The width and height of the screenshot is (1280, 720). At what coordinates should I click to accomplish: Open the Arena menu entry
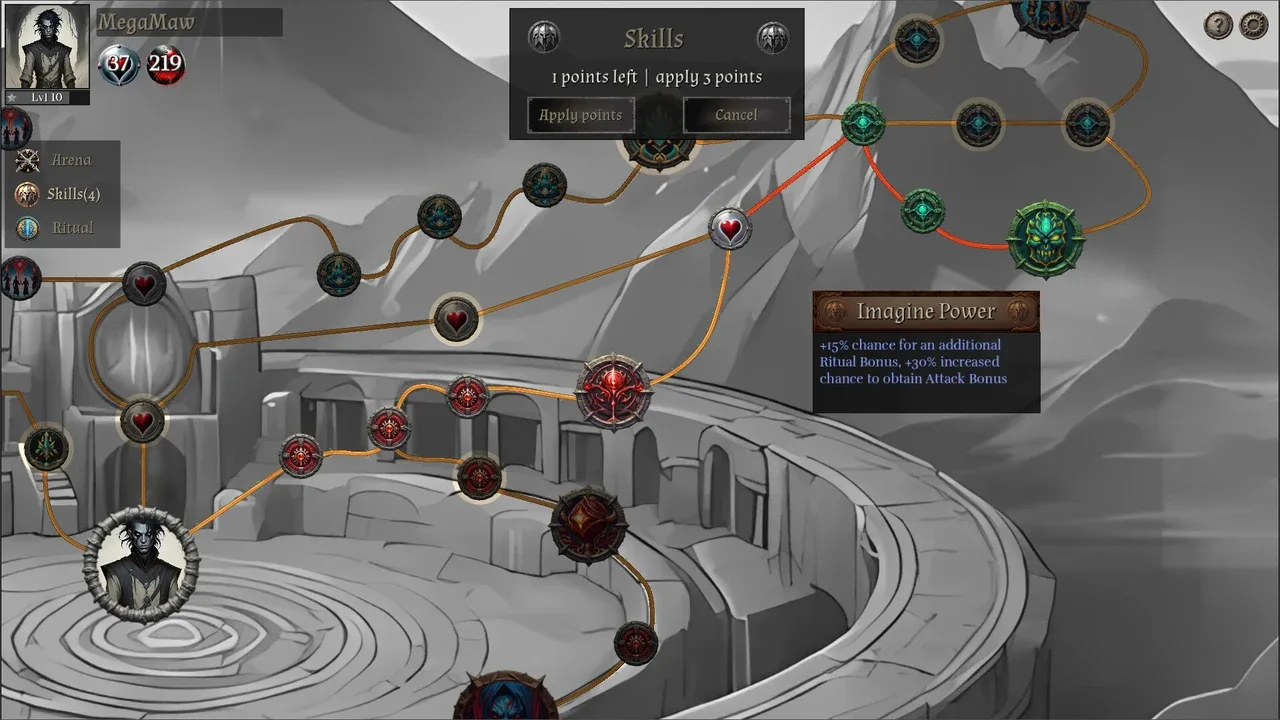70,160
